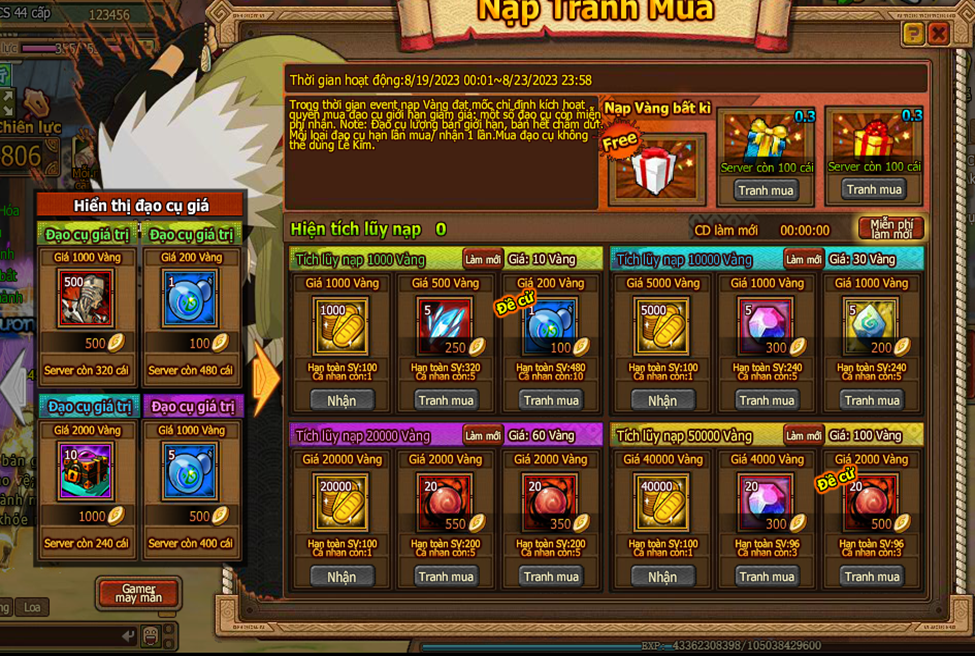975x656 pixels.
Task: Refresh the Tích lũy nạp 1000 Vàng tier
Action: [x=483, y=260]
